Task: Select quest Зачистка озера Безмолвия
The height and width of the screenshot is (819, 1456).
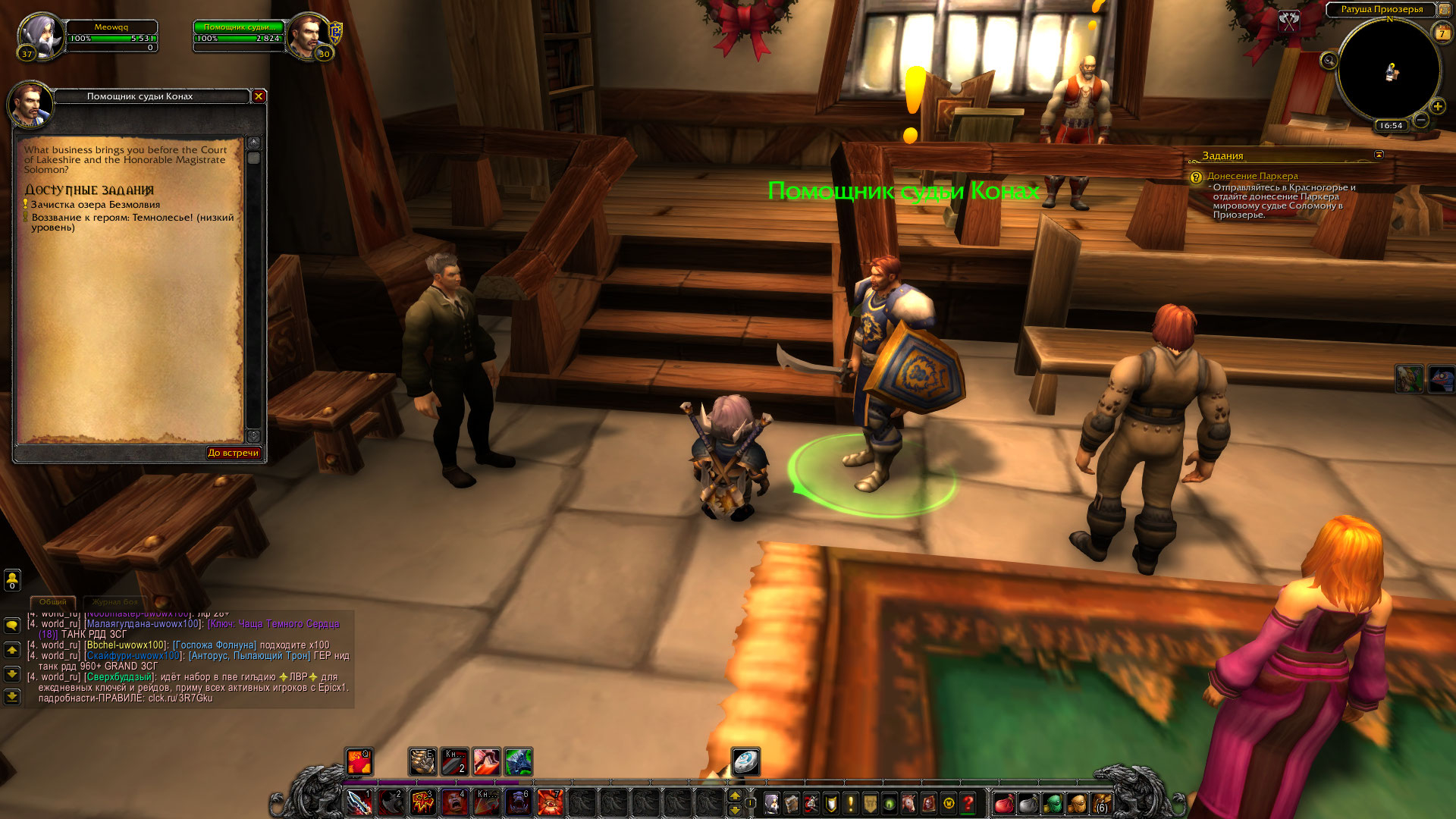Action: 96,205
